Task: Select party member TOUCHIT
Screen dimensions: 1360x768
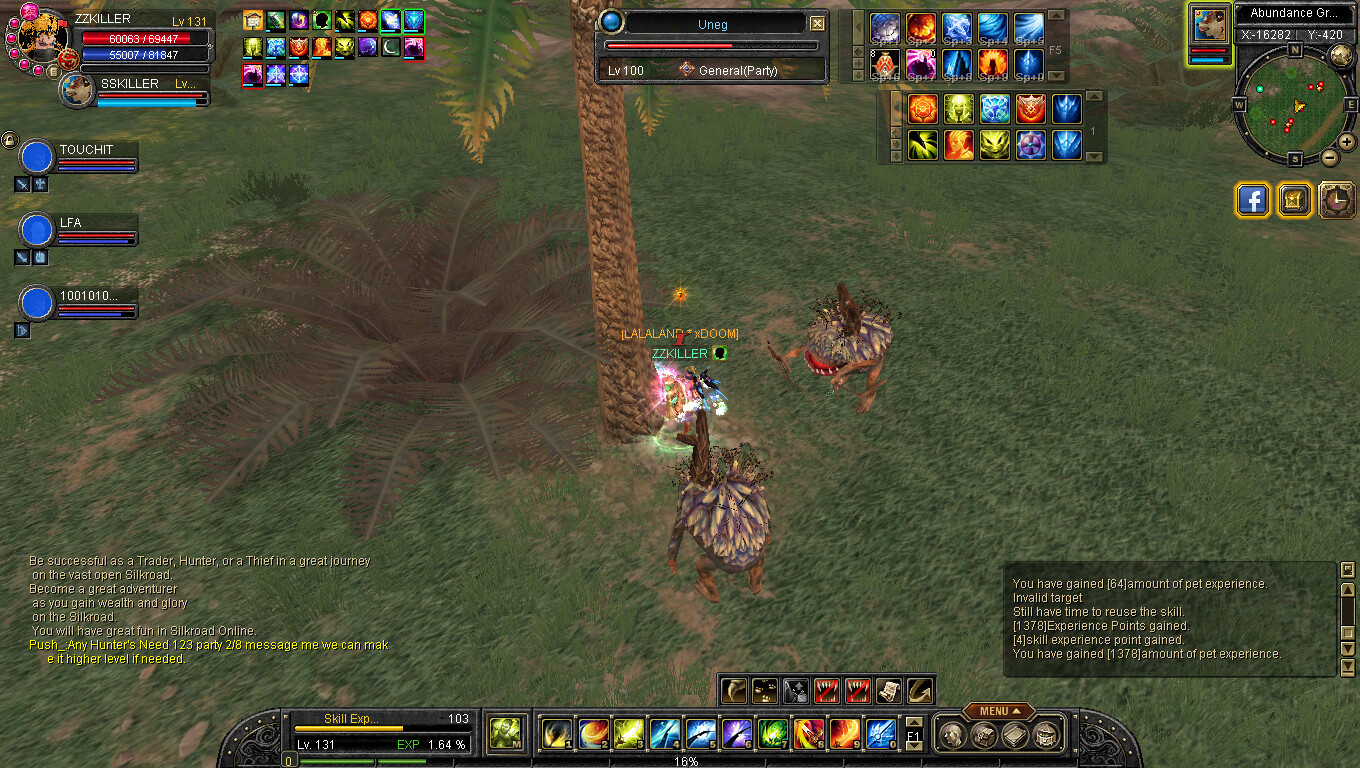Action: coord(37,157)
